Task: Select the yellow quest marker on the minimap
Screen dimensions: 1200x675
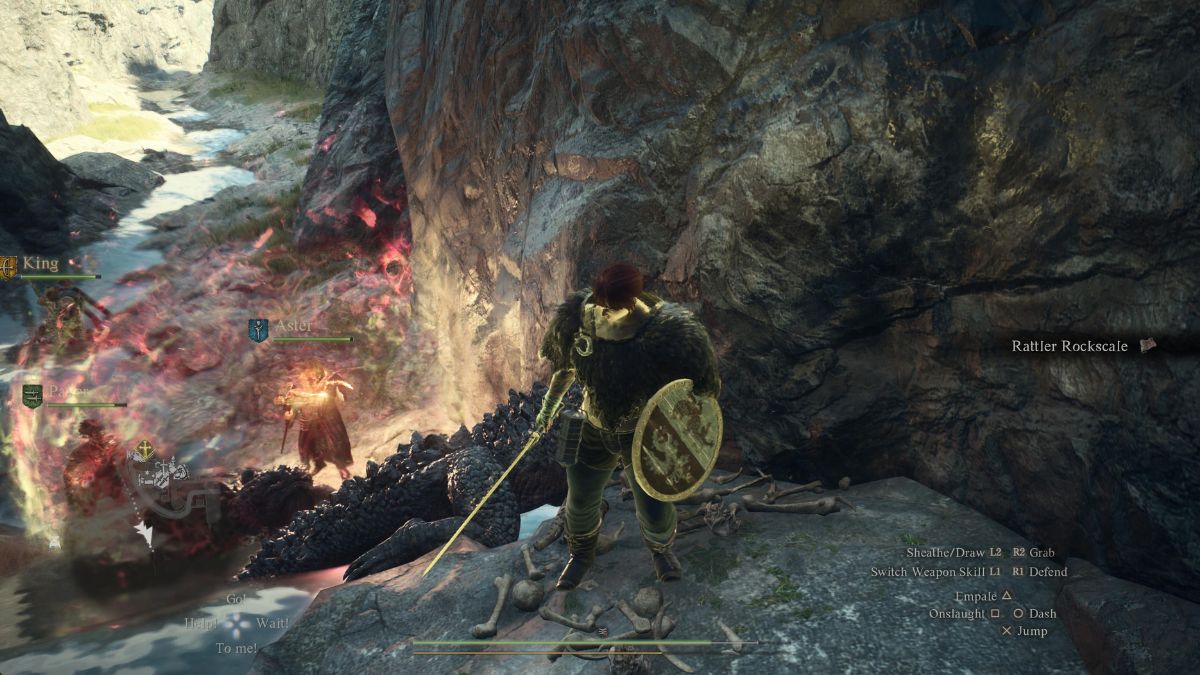Action: 145,451
